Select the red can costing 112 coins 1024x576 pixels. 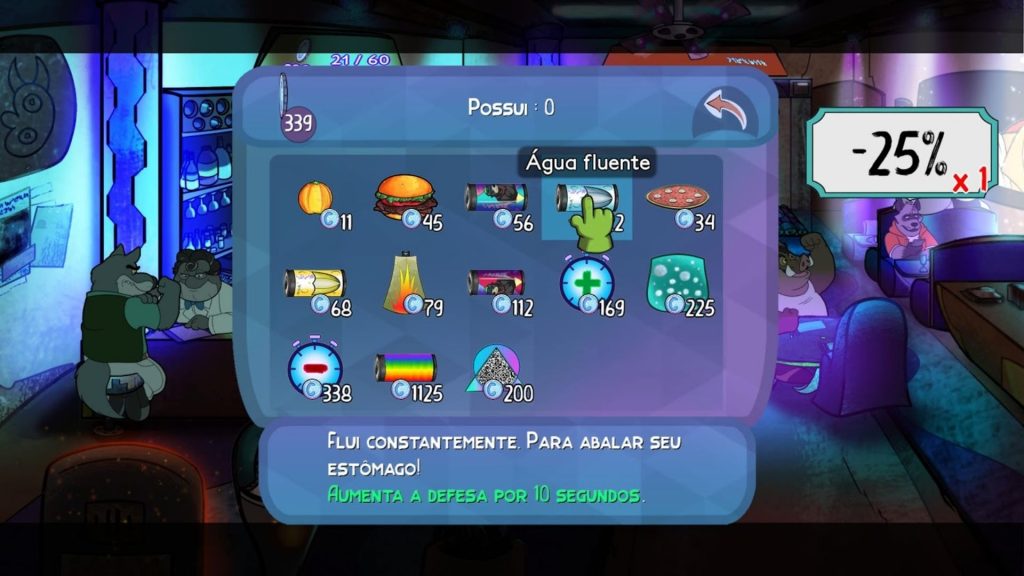(495, 285)
